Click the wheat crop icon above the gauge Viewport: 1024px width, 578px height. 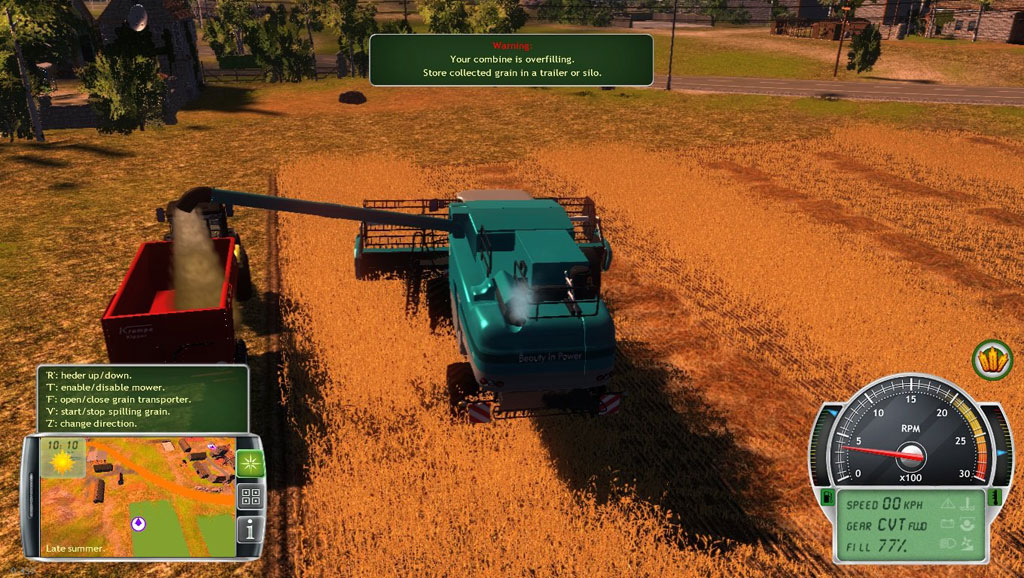tap(992, 359)
